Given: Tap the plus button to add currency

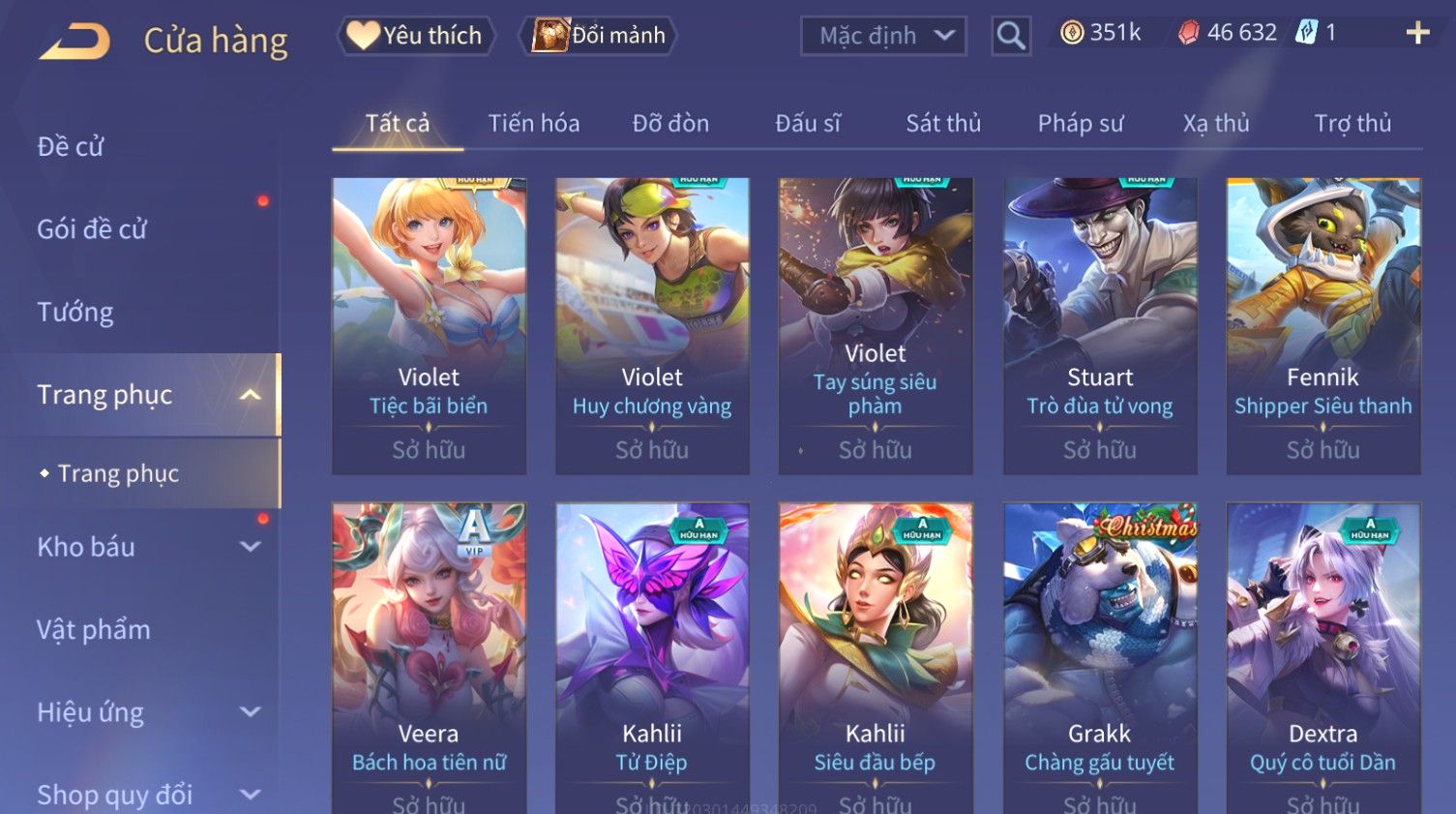Looking at the screenshot, I should point(1417,34).
